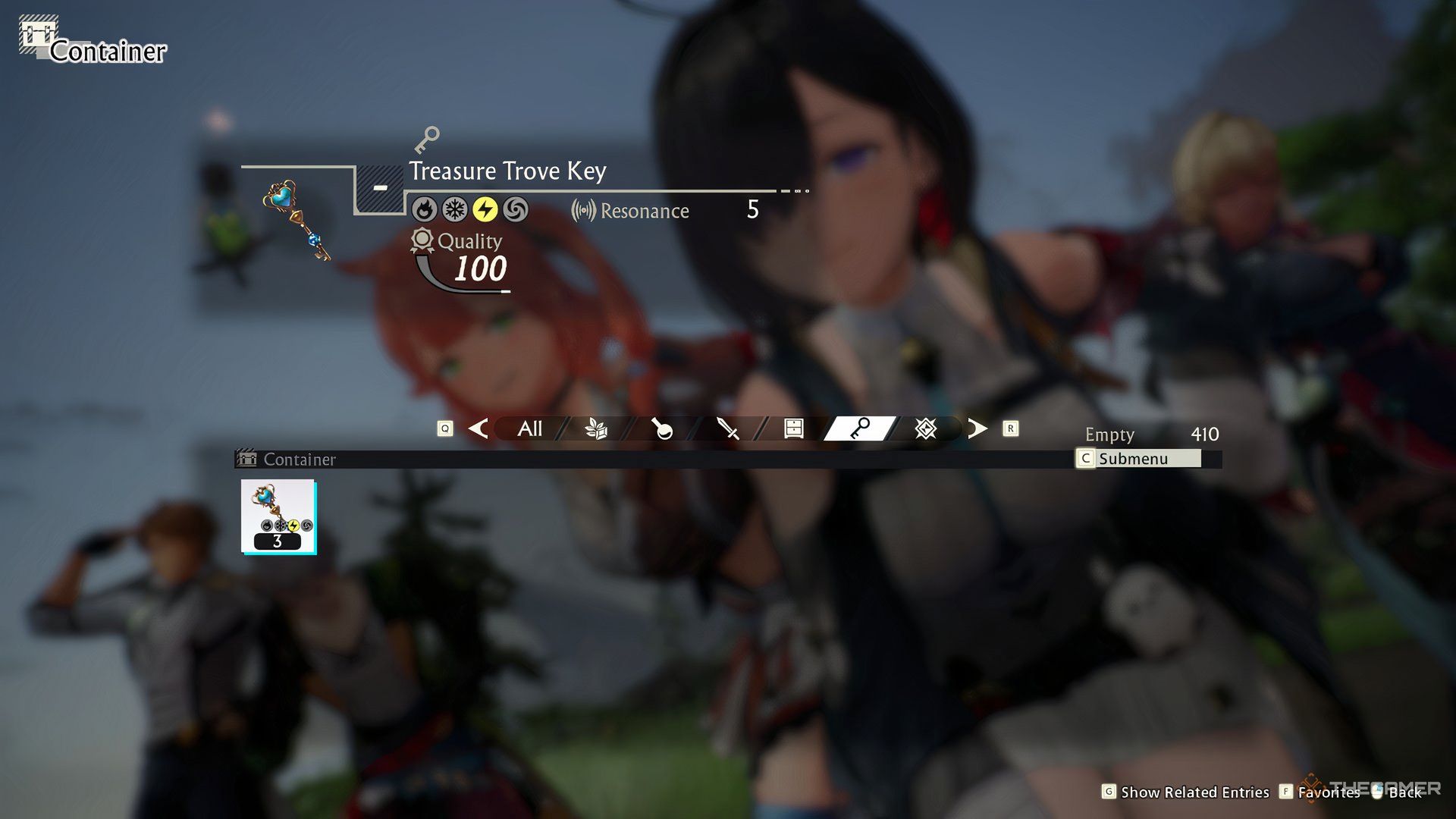Select the key items tab

click(859, 429)
